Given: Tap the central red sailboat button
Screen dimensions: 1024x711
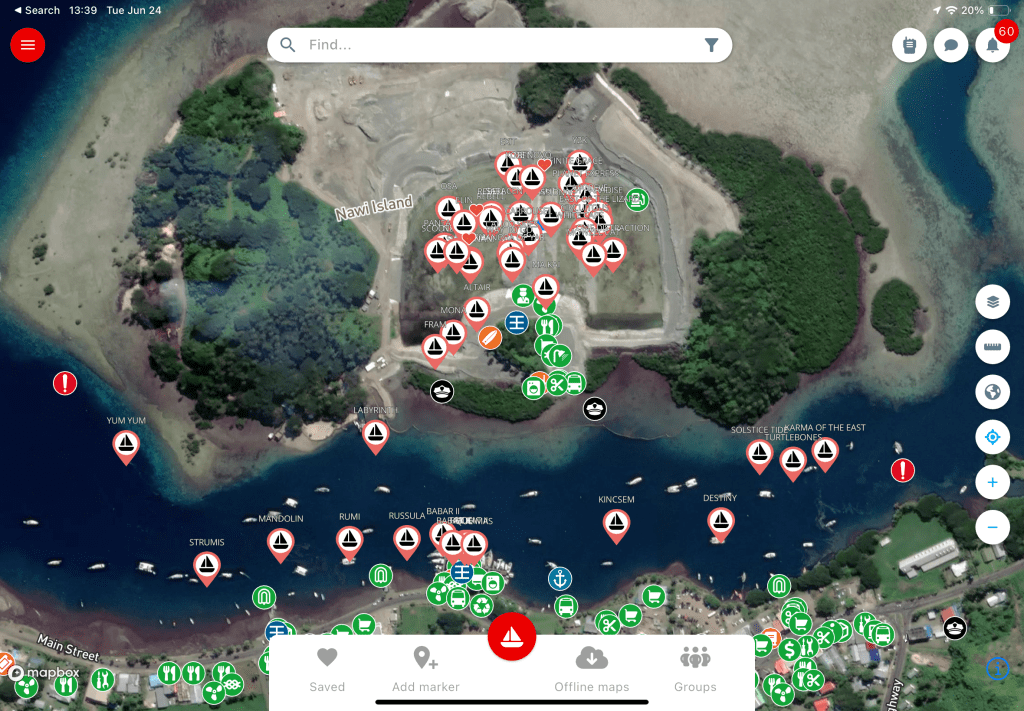Looking at the screenshot, I should click(512, 637).
